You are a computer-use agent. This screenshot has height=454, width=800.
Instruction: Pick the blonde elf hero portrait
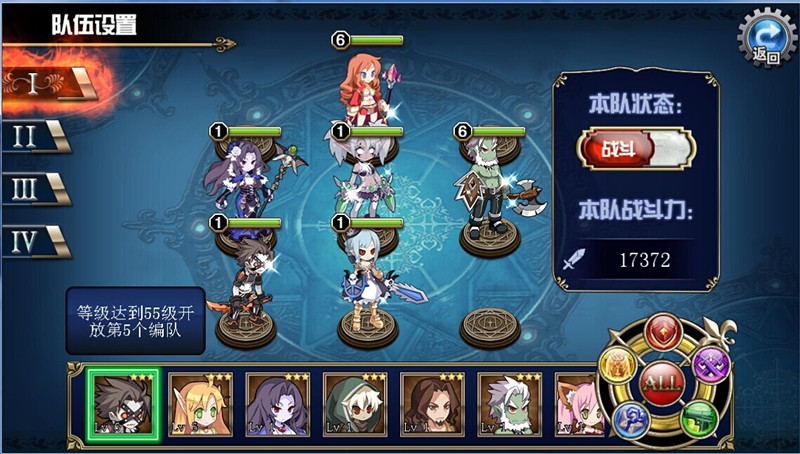[x=198, y=404]
